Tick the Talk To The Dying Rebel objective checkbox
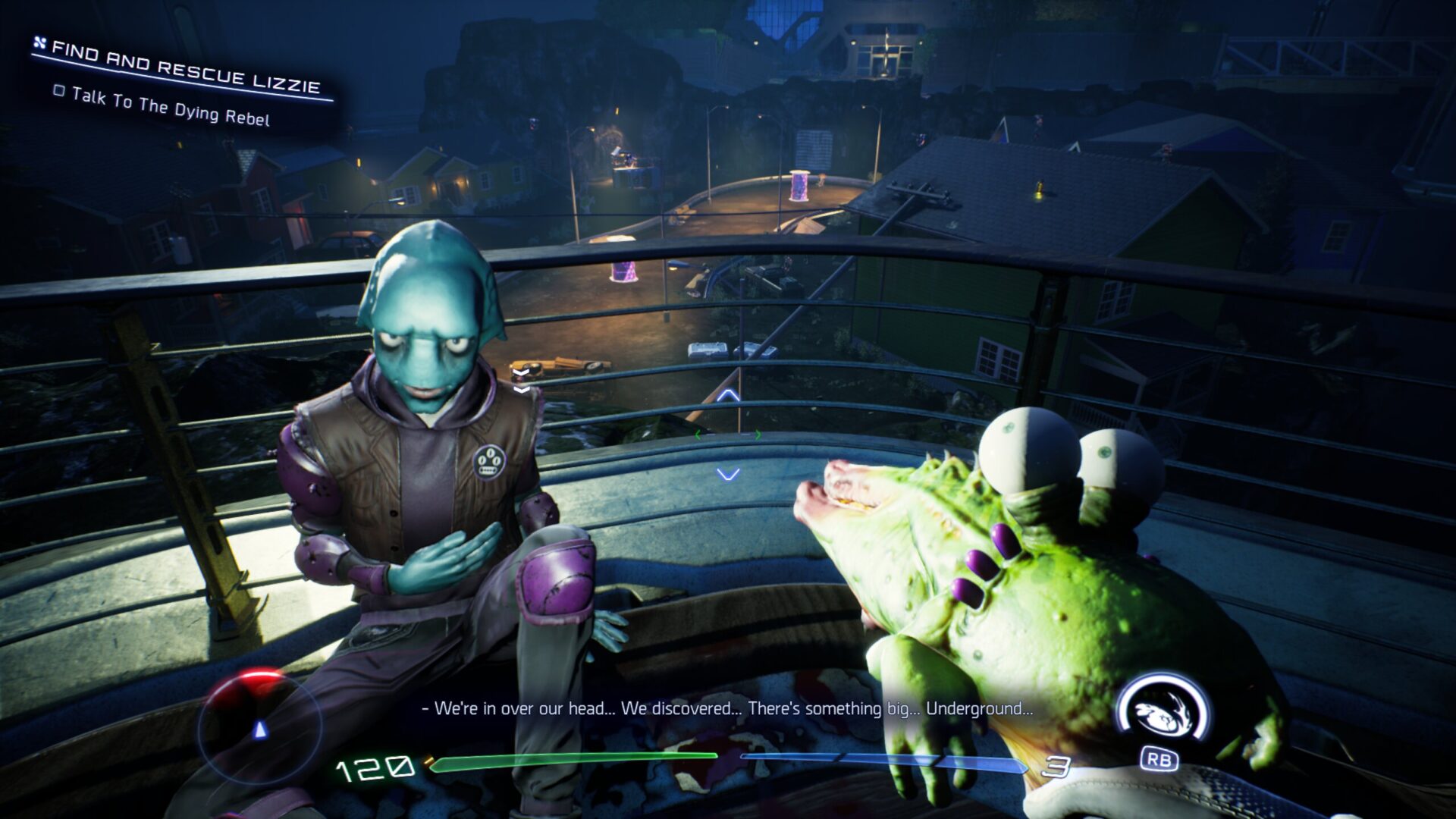 pos(59,91)
